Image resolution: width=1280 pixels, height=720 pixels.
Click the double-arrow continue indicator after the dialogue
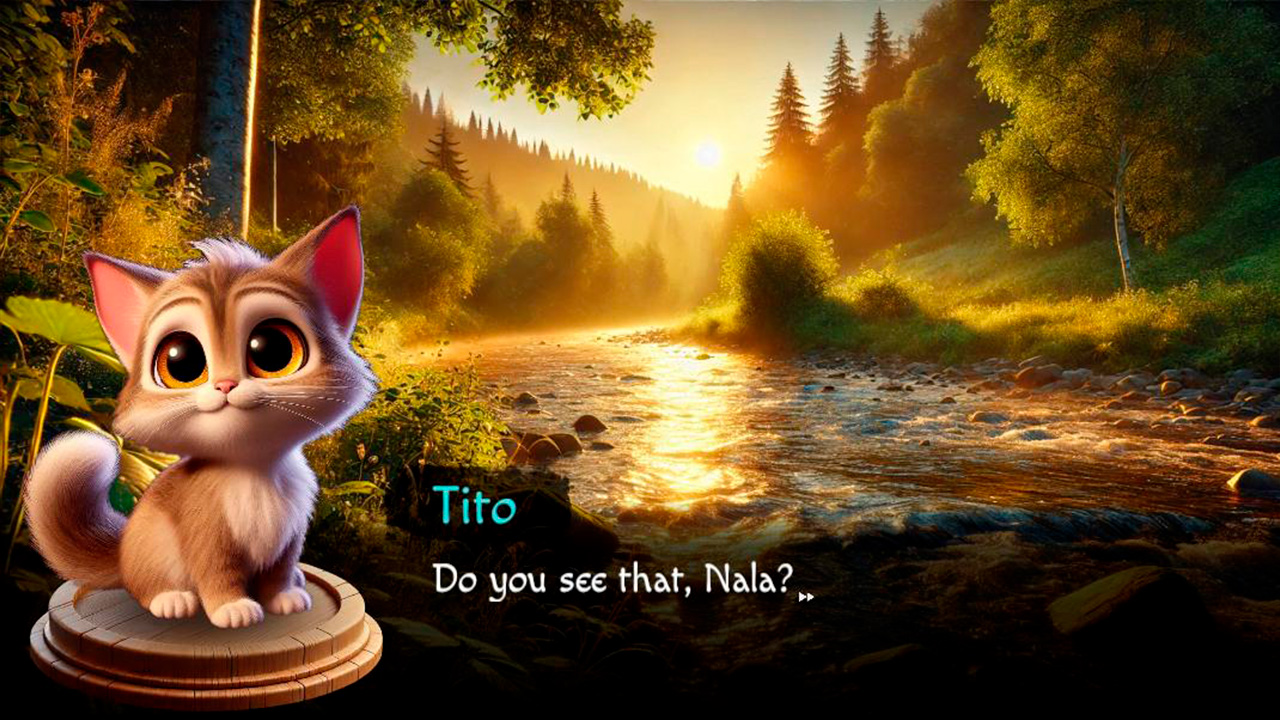coord(806,597)
